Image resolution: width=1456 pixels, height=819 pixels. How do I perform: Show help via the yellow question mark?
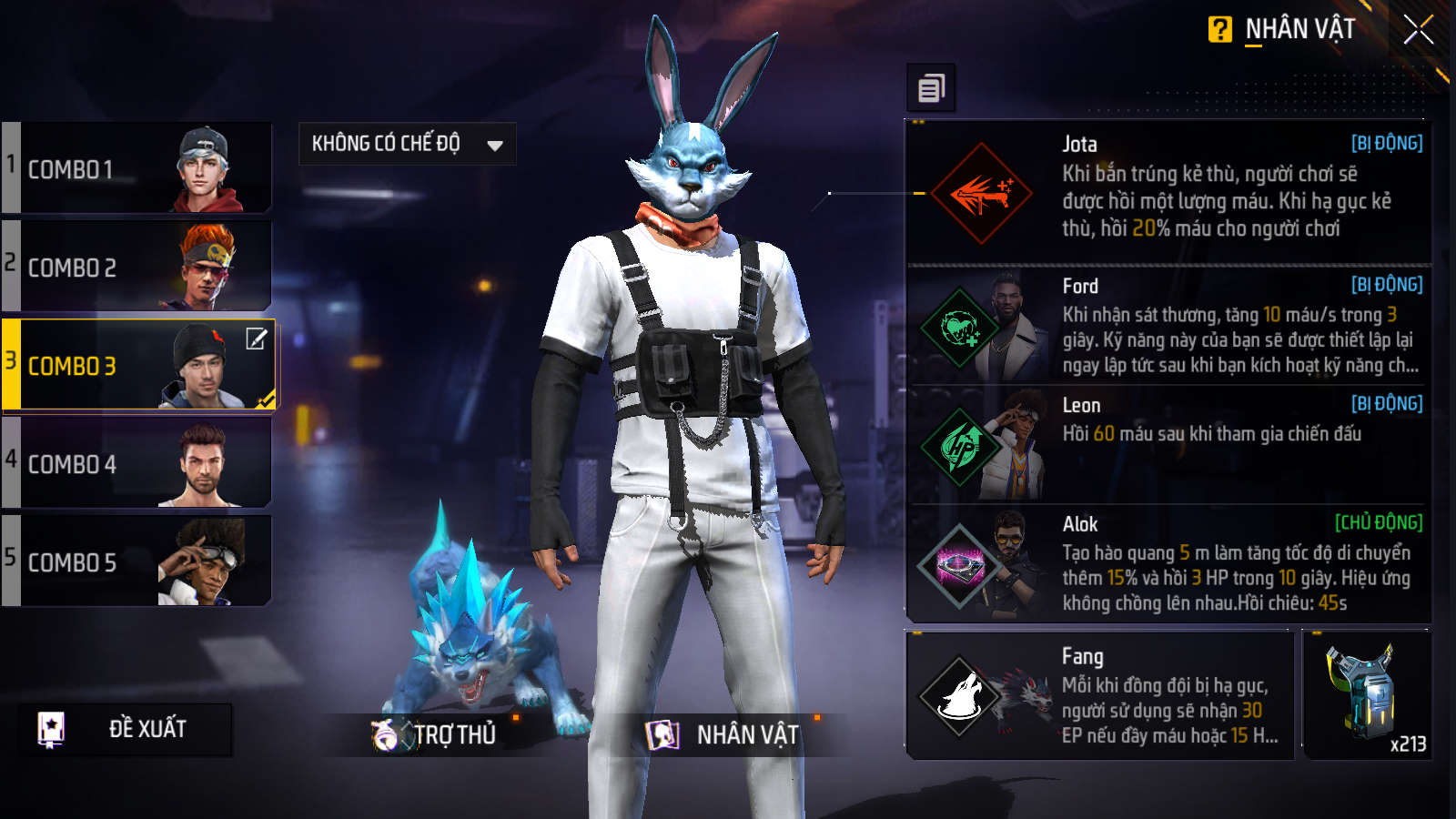pos(1219,30)
